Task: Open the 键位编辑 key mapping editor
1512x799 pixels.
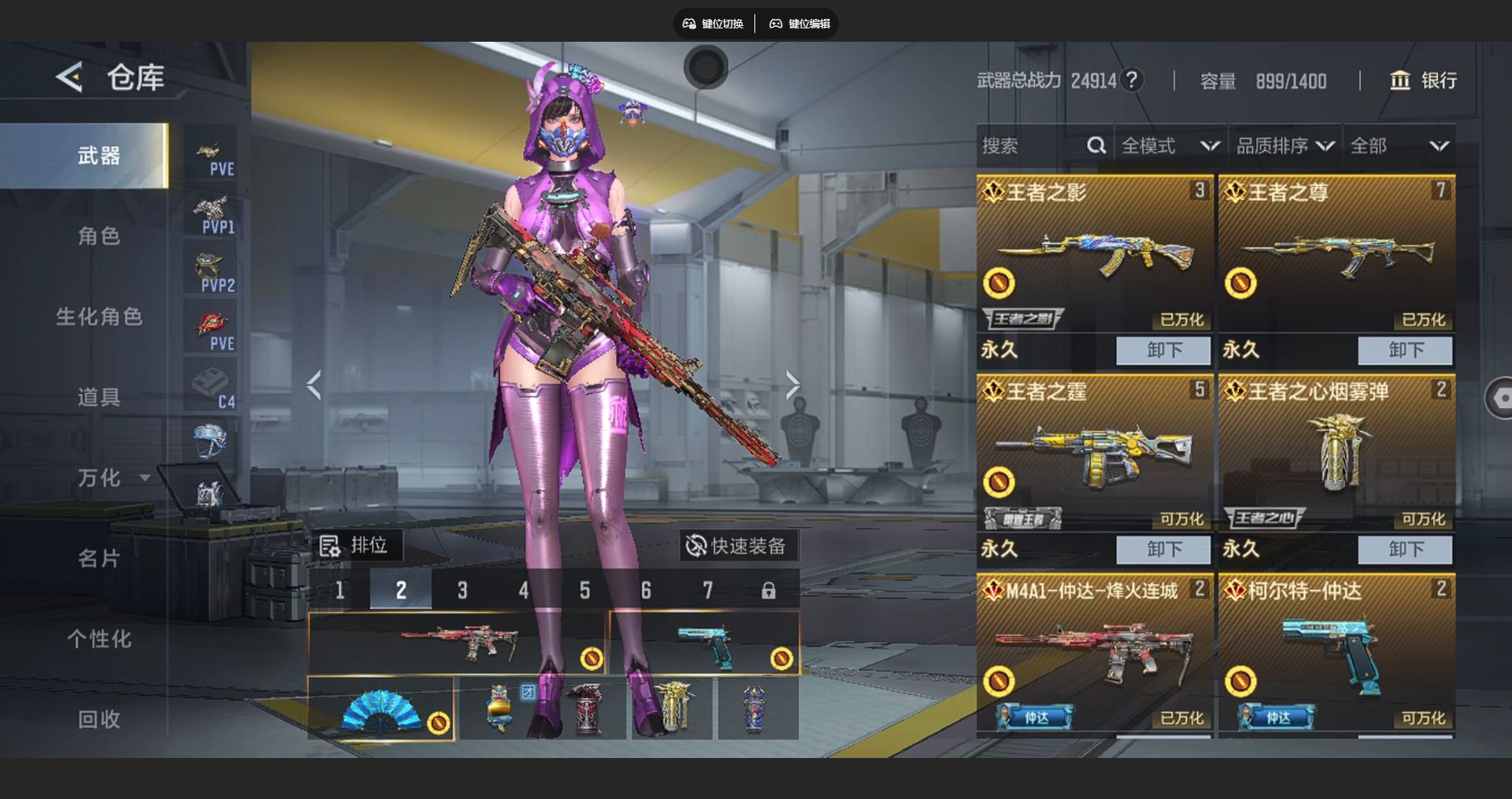Action: click(x=800, y=24)
